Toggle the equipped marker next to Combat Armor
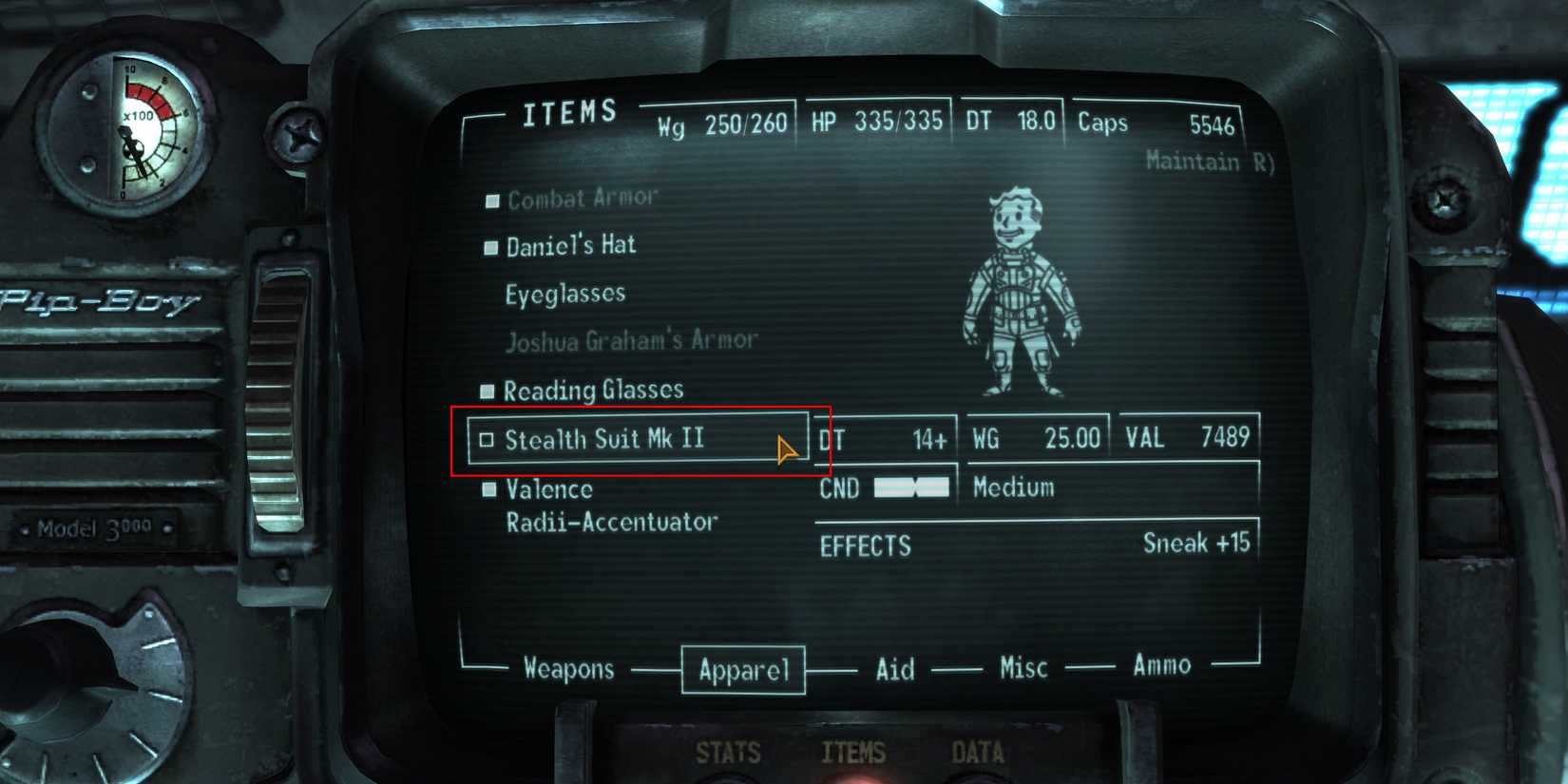 (x=492, y=201)
